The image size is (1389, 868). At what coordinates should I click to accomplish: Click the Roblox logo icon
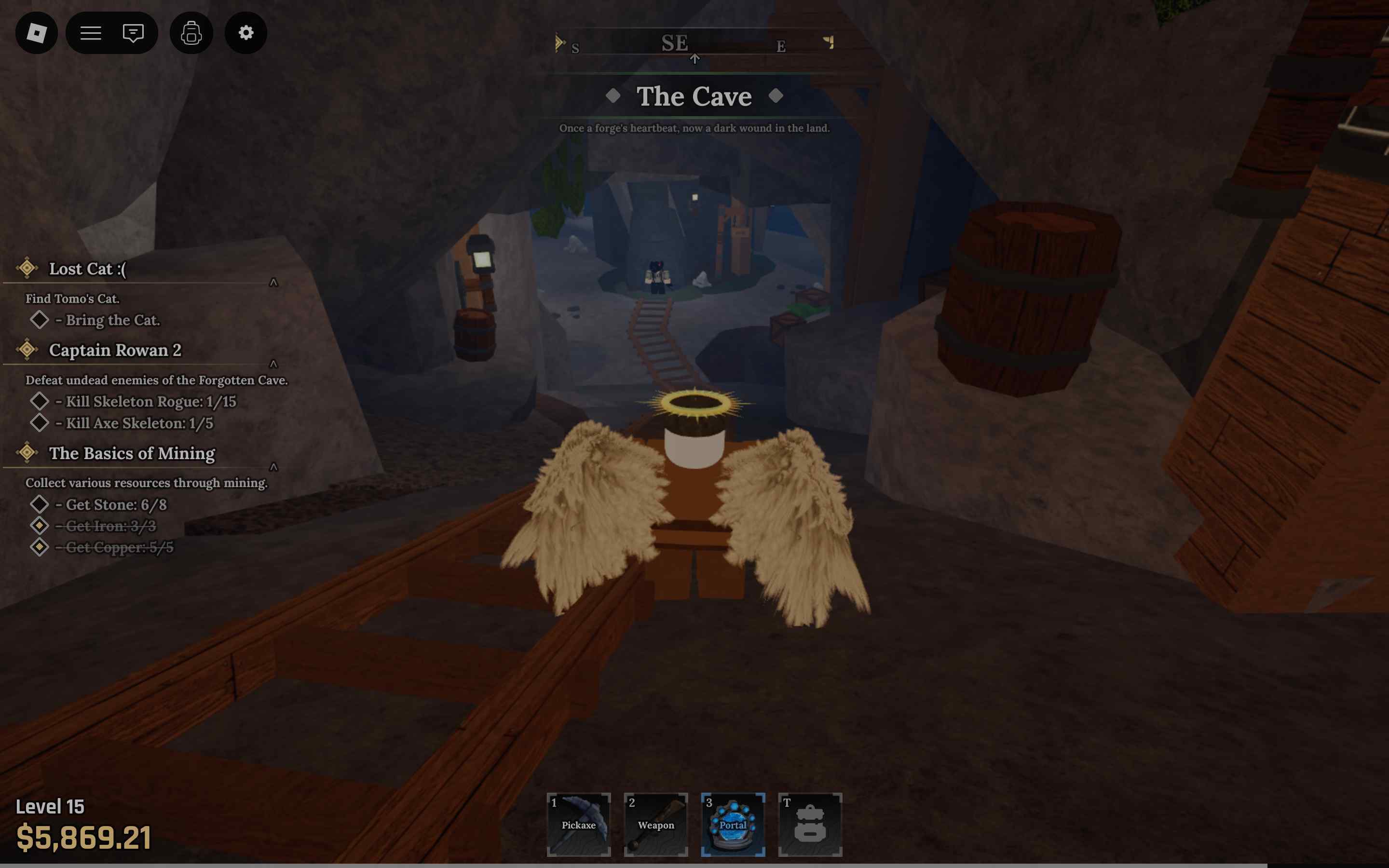point(36,33)
